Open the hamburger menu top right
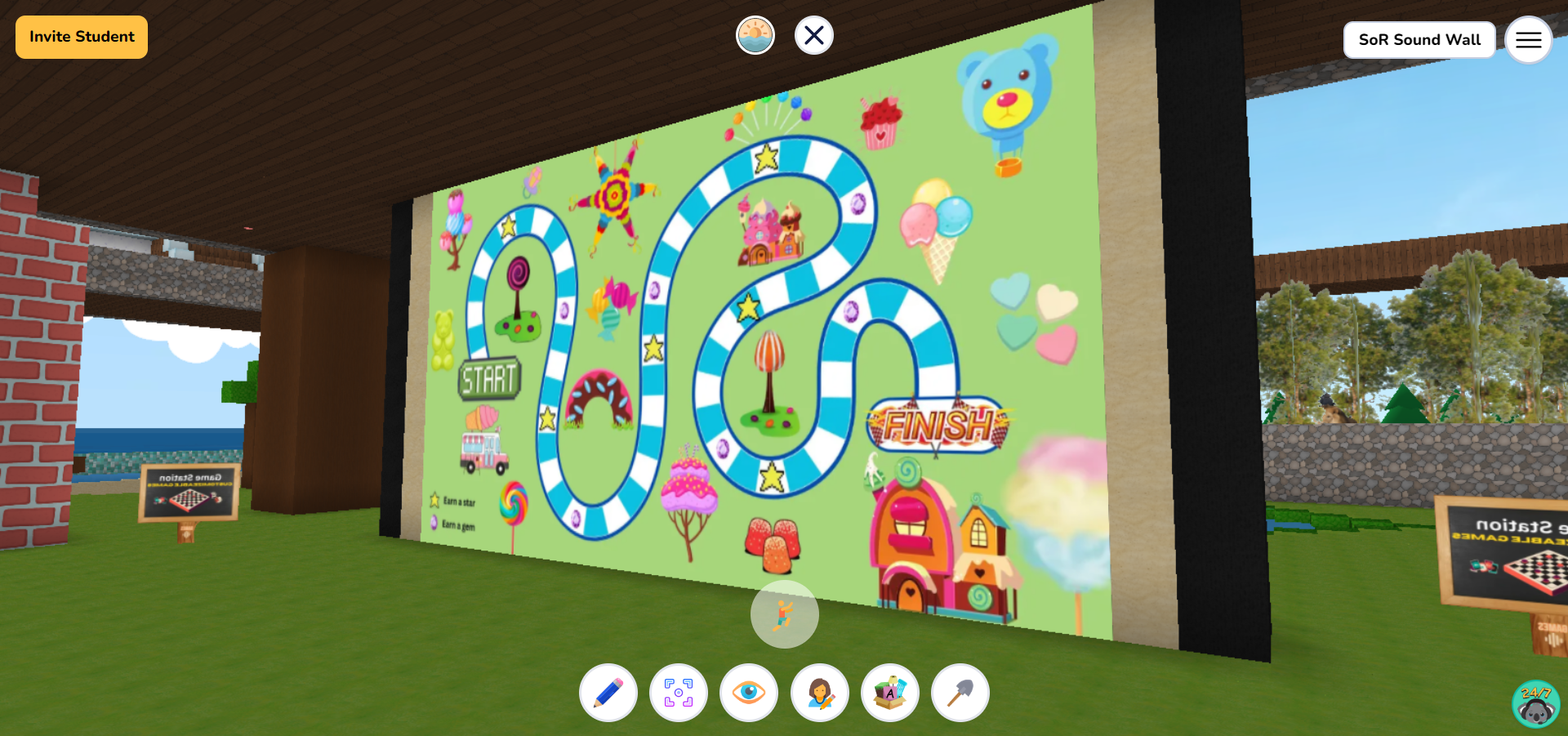This screenshot has height=736, width=1568. 1528,39
